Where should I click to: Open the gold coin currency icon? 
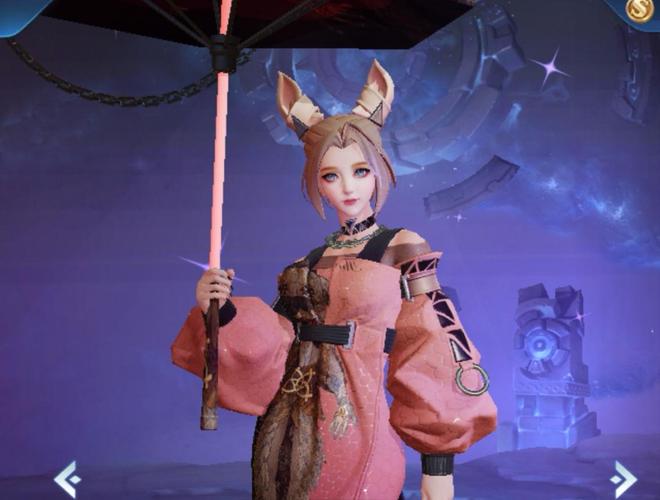(x=640, y=10)
